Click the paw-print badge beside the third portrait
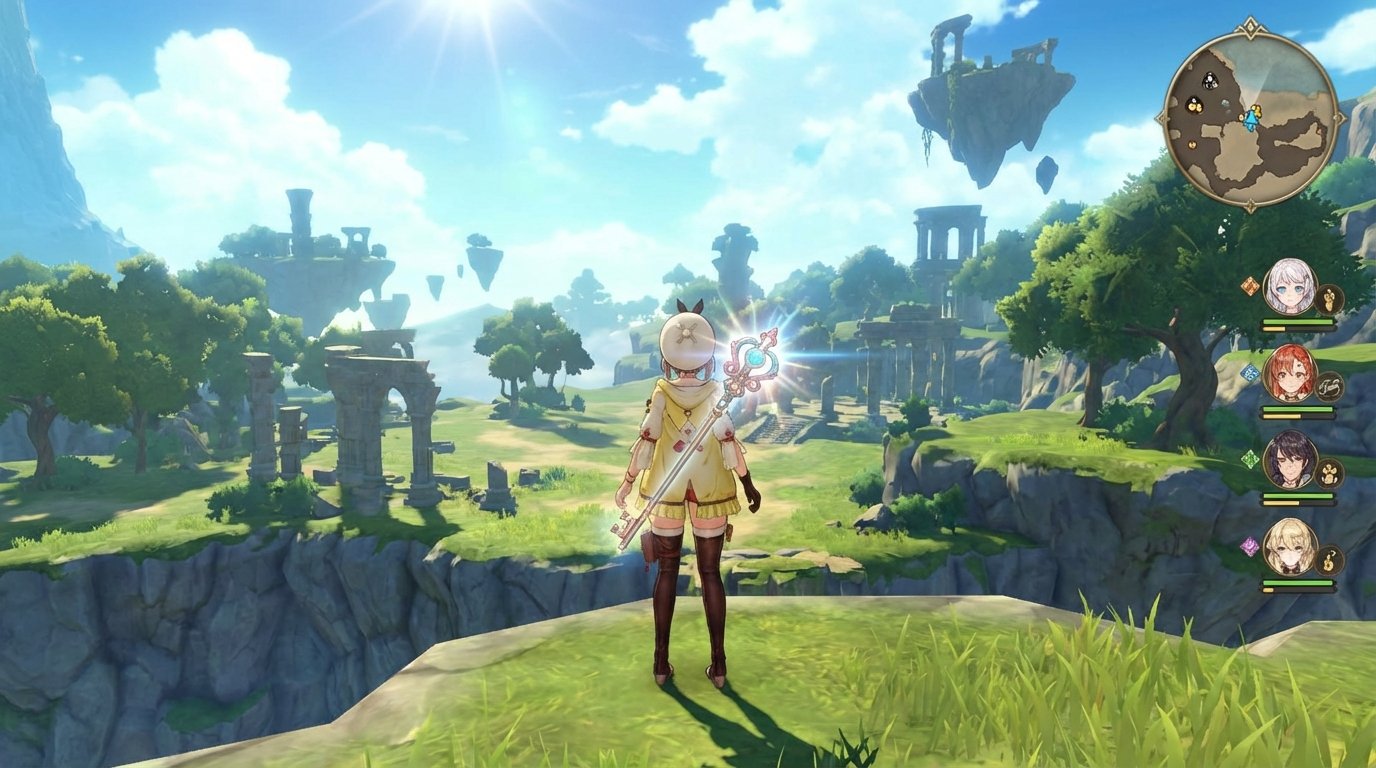The image size is (1376, 768). [1329, 474]
